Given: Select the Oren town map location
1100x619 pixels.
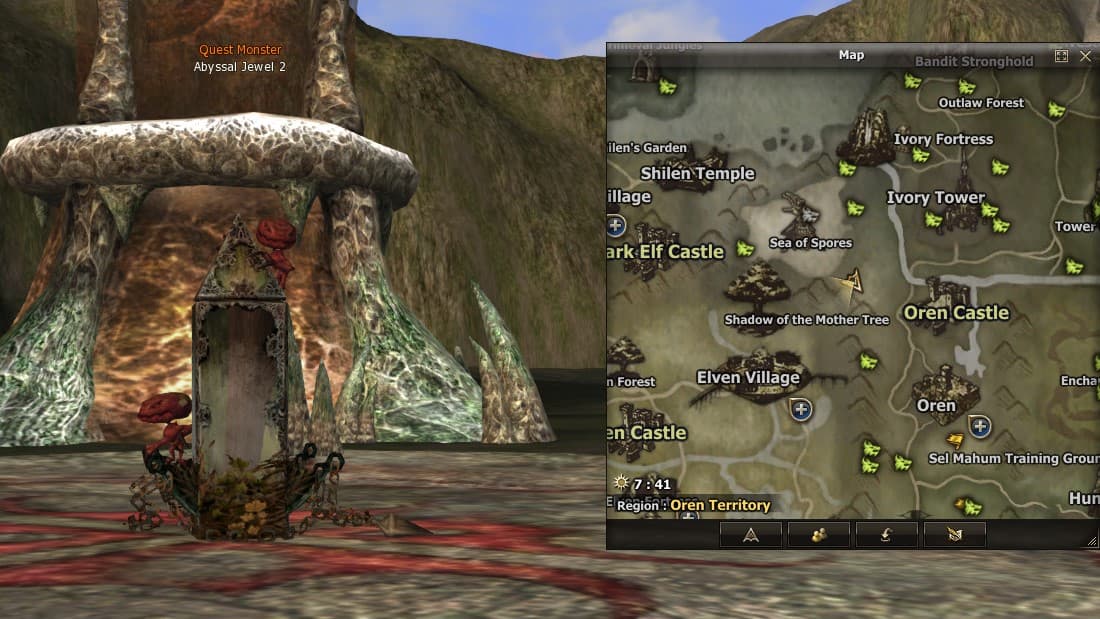Looking at the screenshot, I should point(937,405).
